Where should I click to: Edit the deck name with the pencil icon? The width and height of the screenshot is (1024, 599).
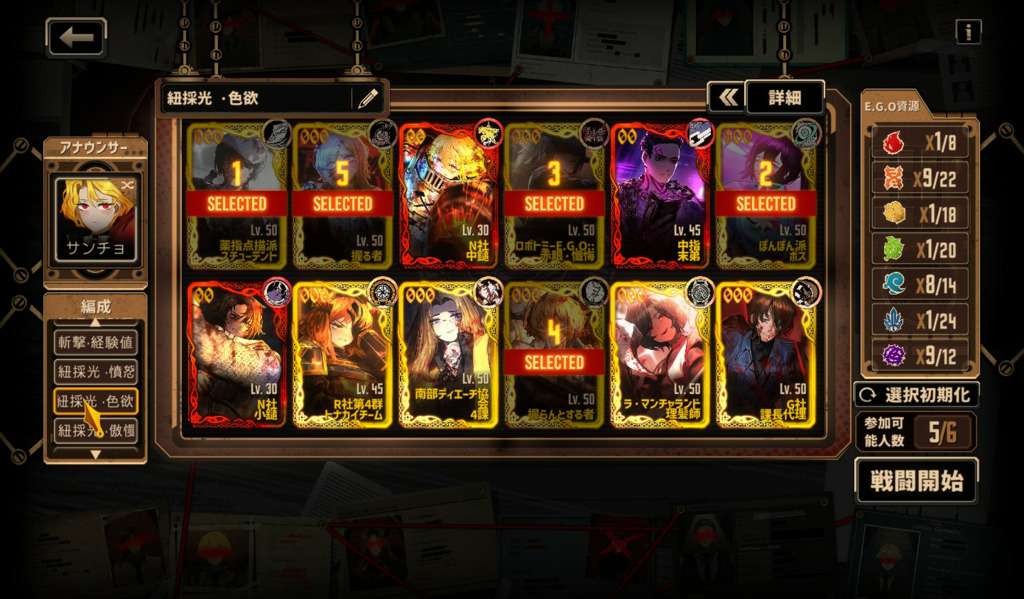tap(367, 98)
